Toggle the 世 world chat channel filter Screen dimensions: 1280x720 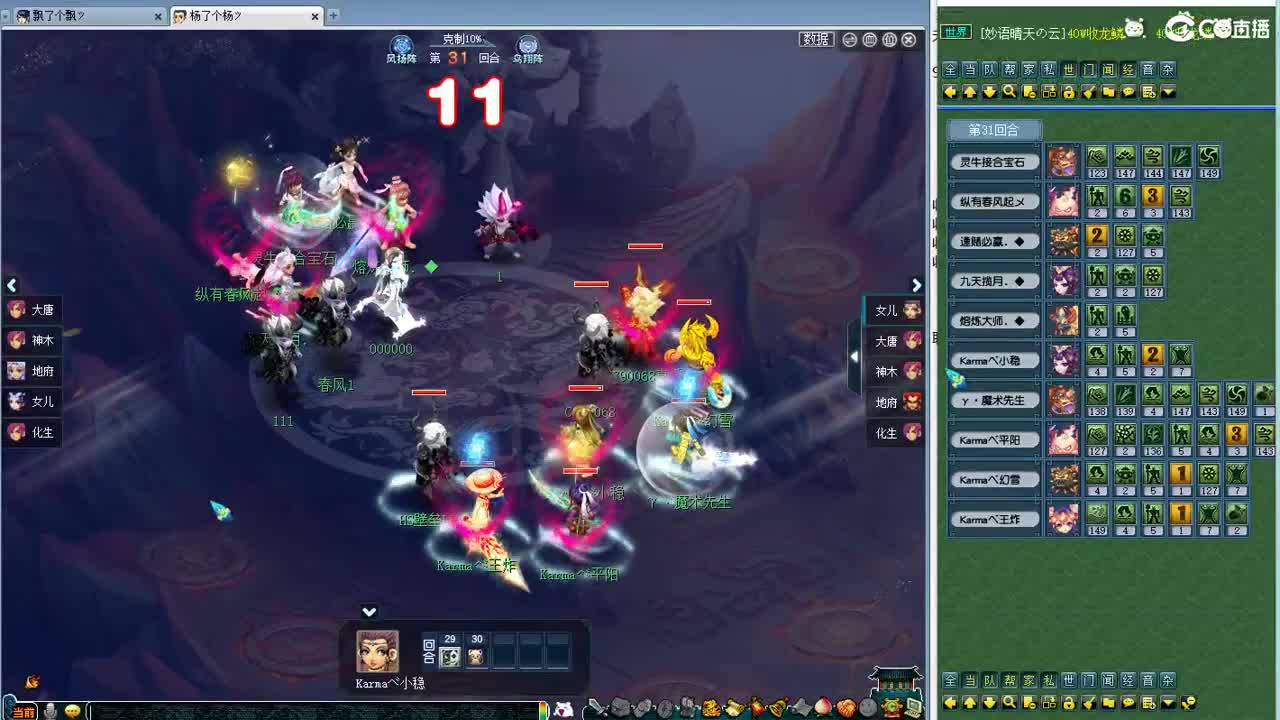[x=1068, y=69]
